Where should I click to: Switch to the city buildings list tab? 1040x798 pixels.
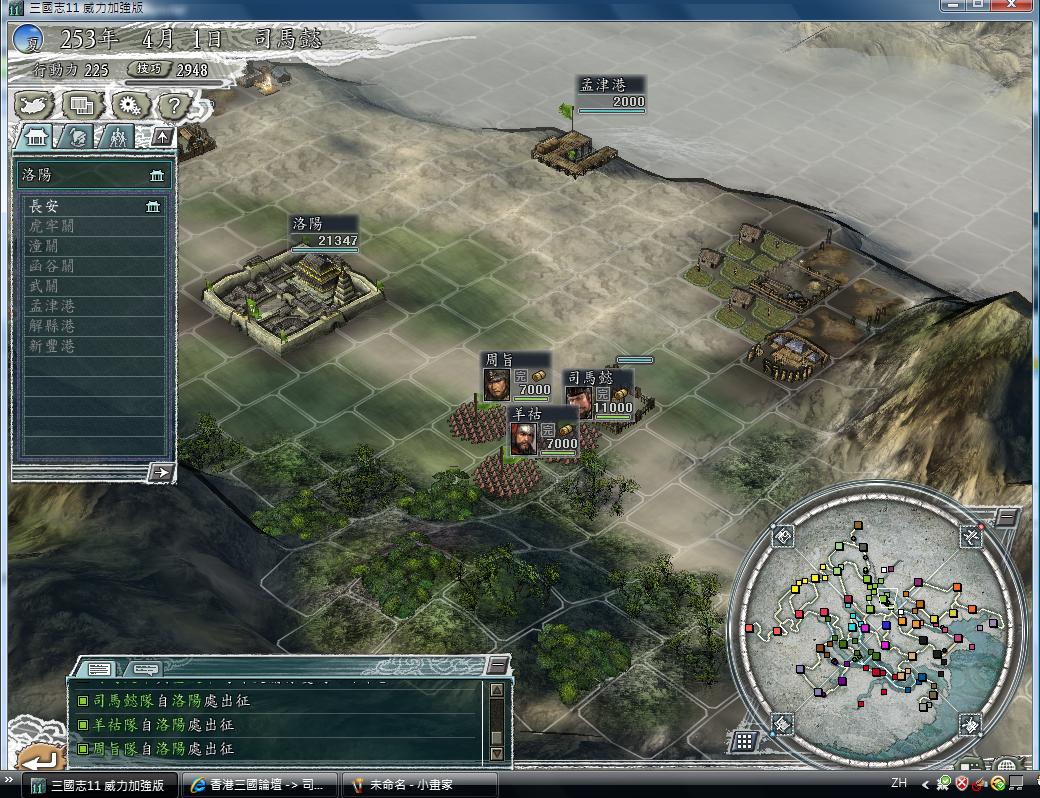click(x=37, y=137)
